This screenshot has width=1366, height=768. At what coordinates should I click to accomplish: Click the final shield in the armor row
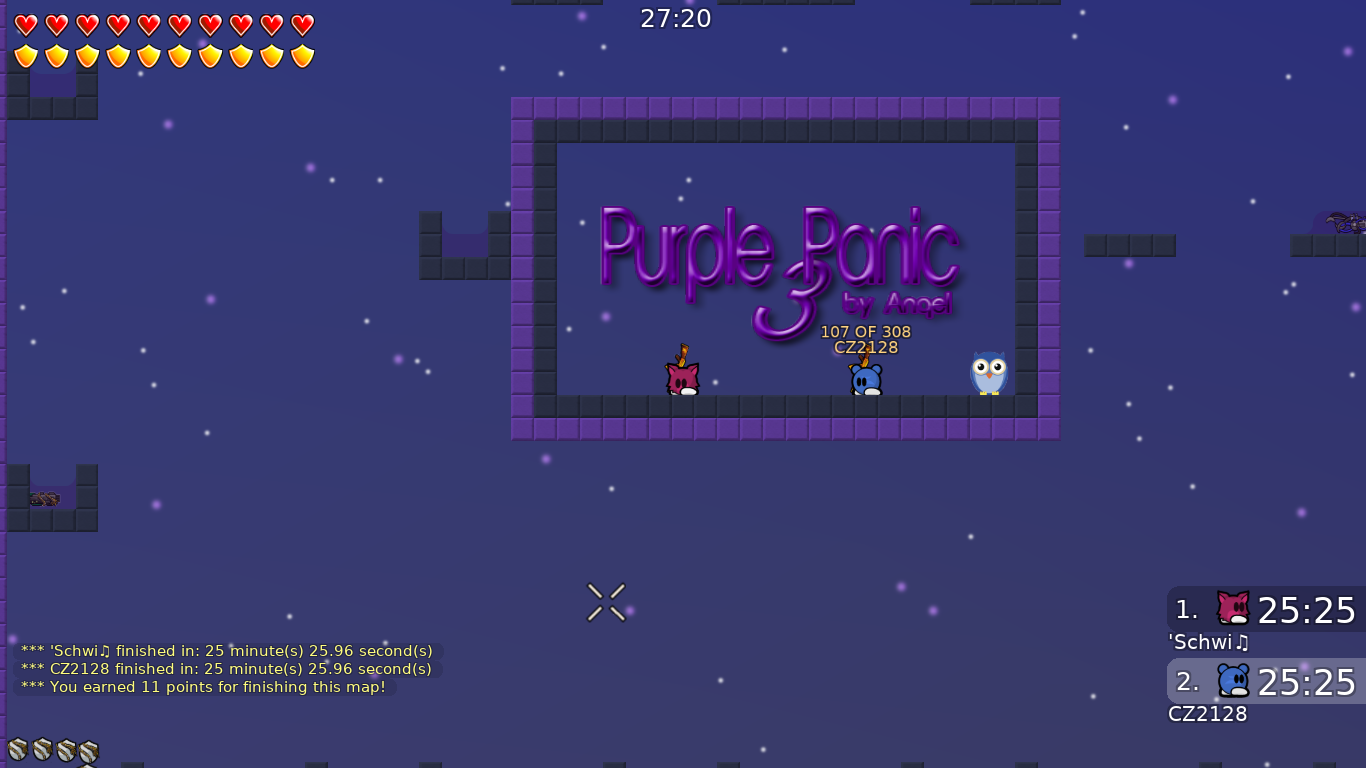[x=300, y=55]
